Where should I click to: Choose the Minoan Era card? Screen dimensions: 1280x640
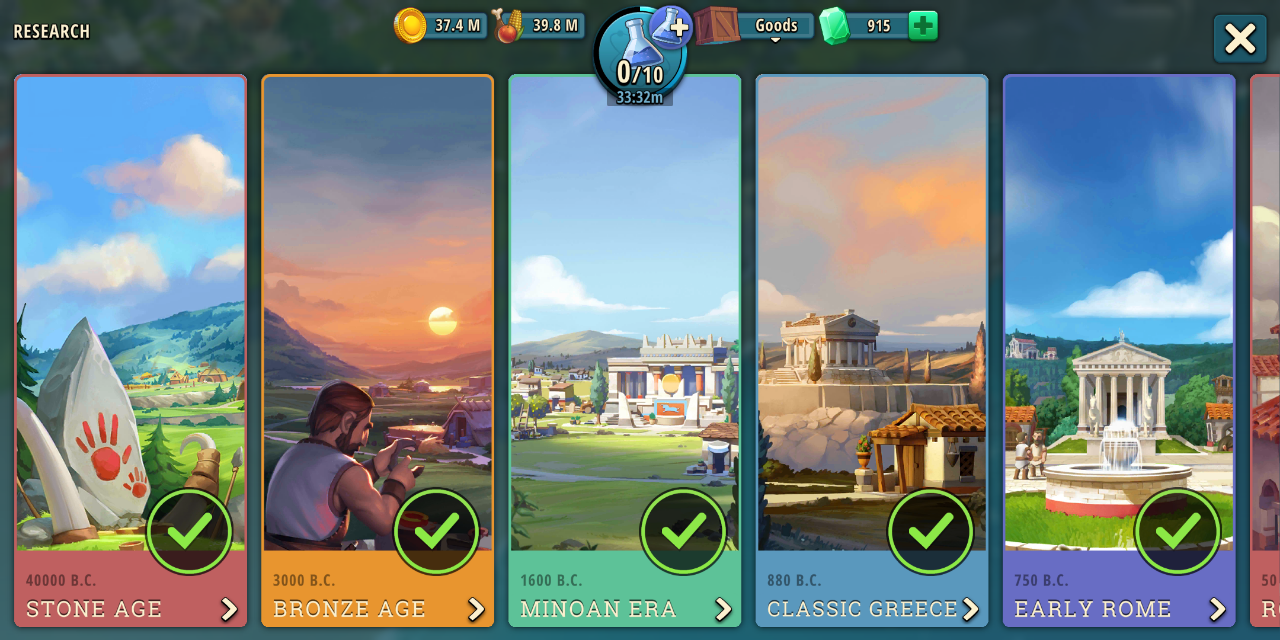click(624, 350)
